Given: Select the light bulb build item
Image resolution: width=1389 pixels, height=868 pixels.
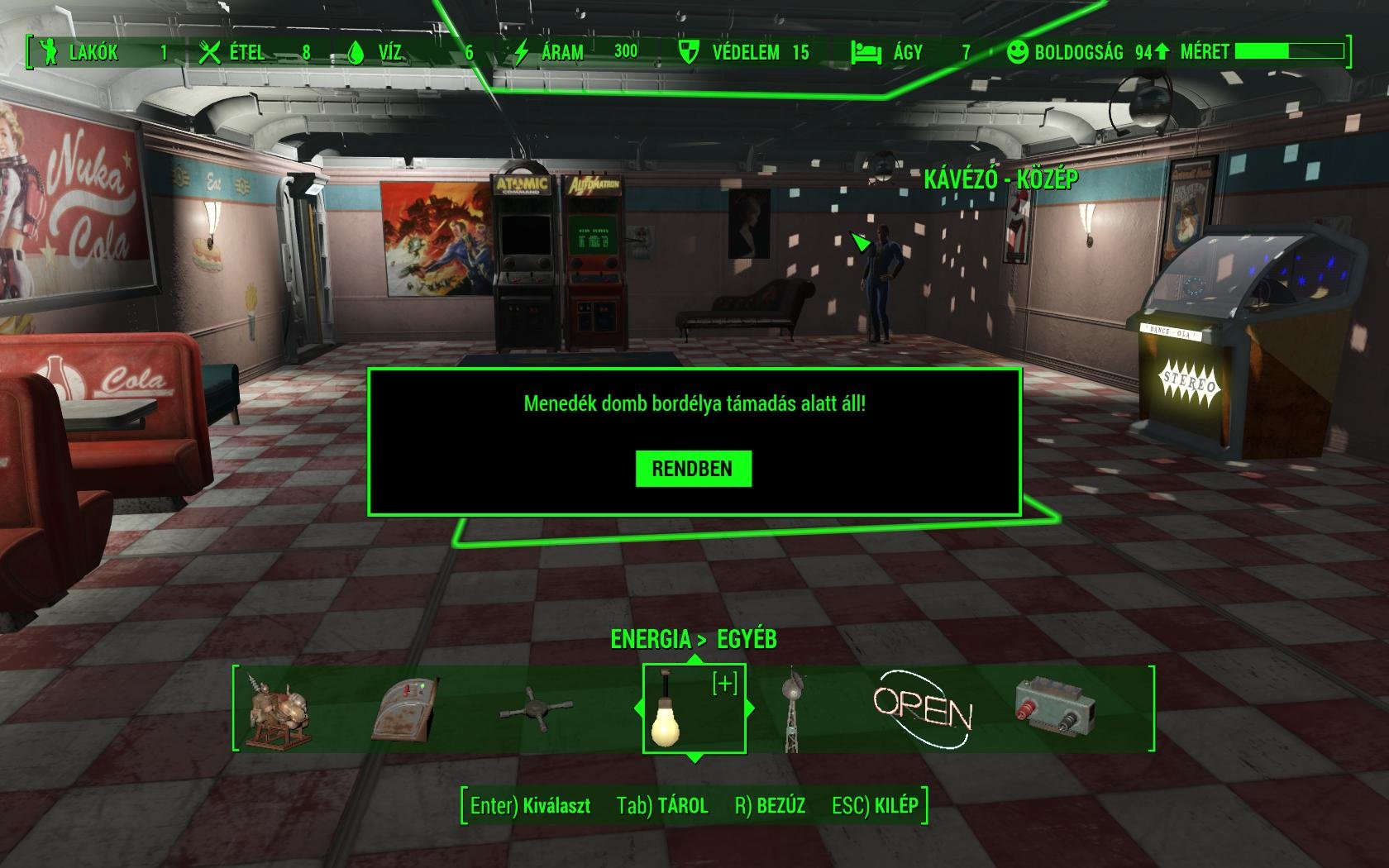Looking at the screenshot, I should 668,719.
